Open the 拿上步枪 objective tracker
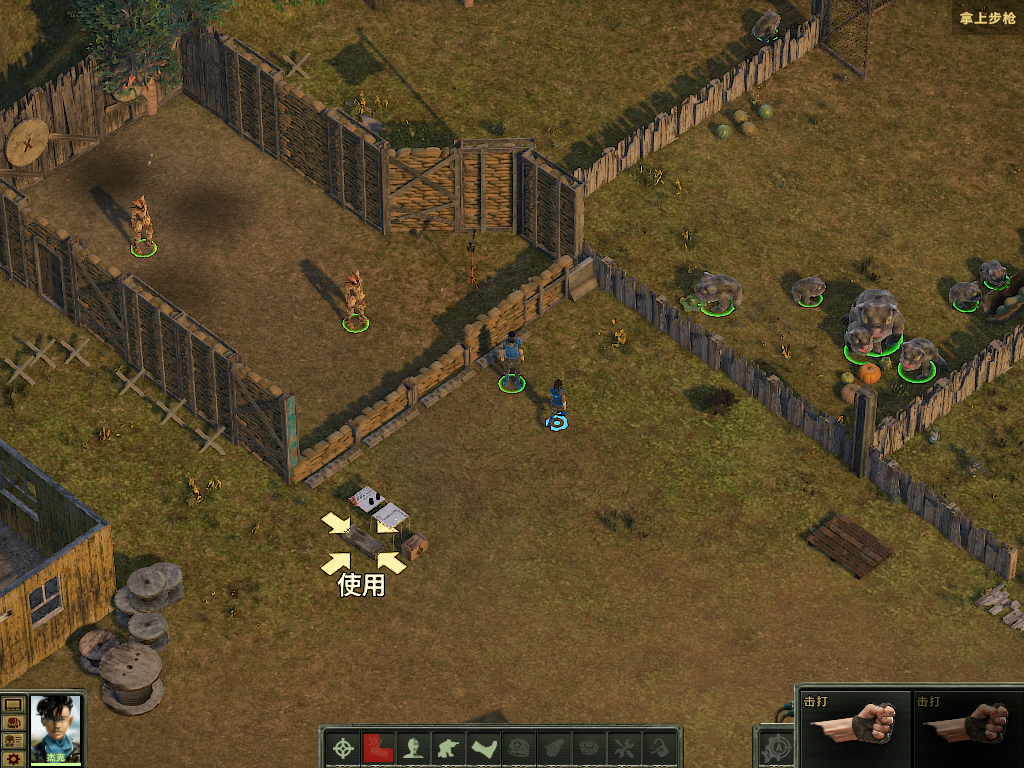Viewport: 1024px width, 768px height. [986, 17]
